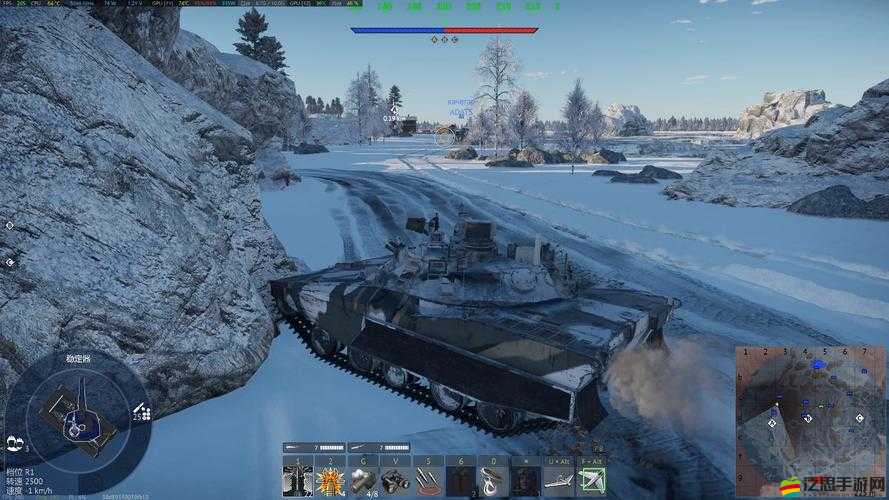Use the binoculars slot
This screenshot has height=500, width=889.
[396, 480]
